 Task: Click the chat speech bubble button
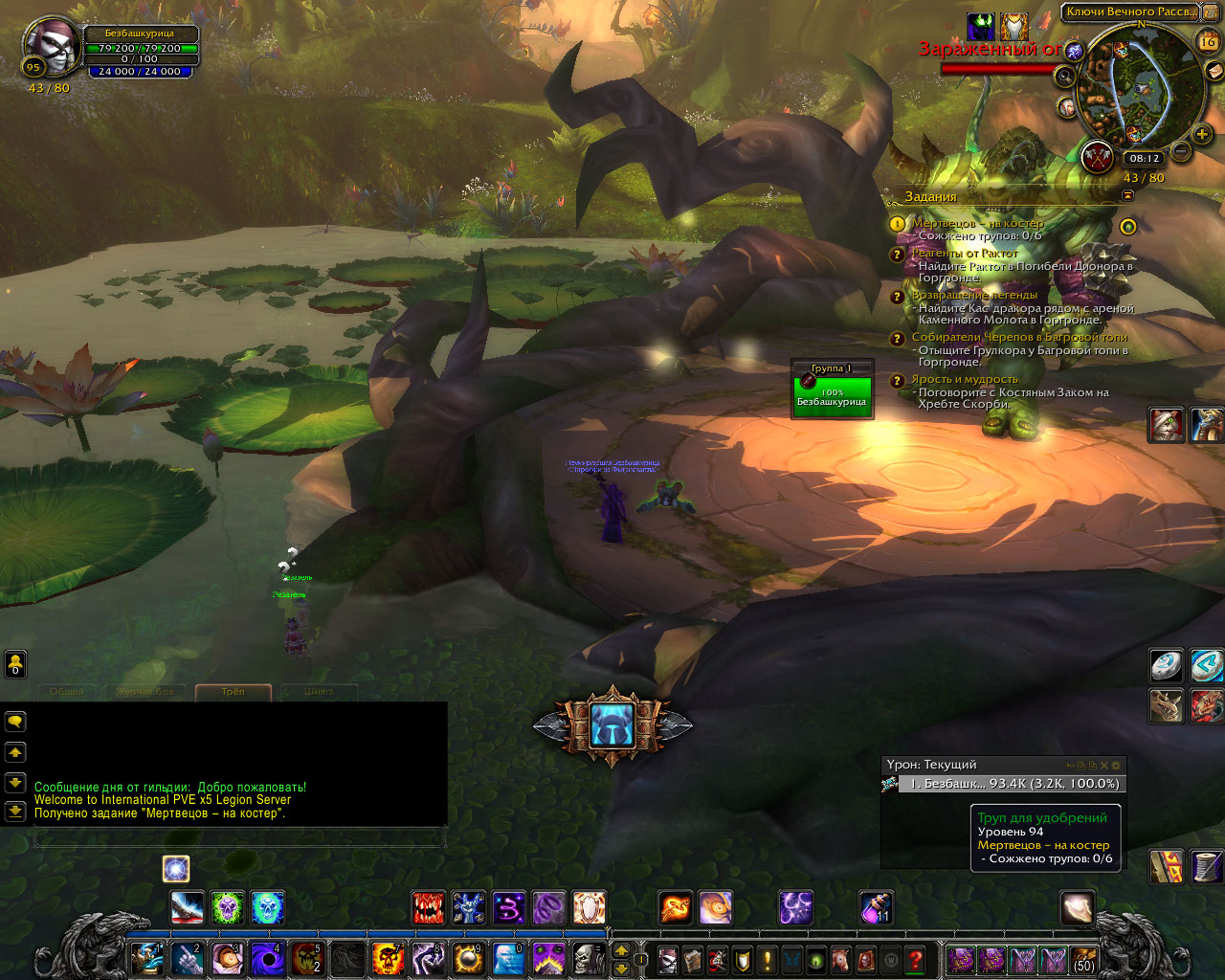[x=15, y=722]
